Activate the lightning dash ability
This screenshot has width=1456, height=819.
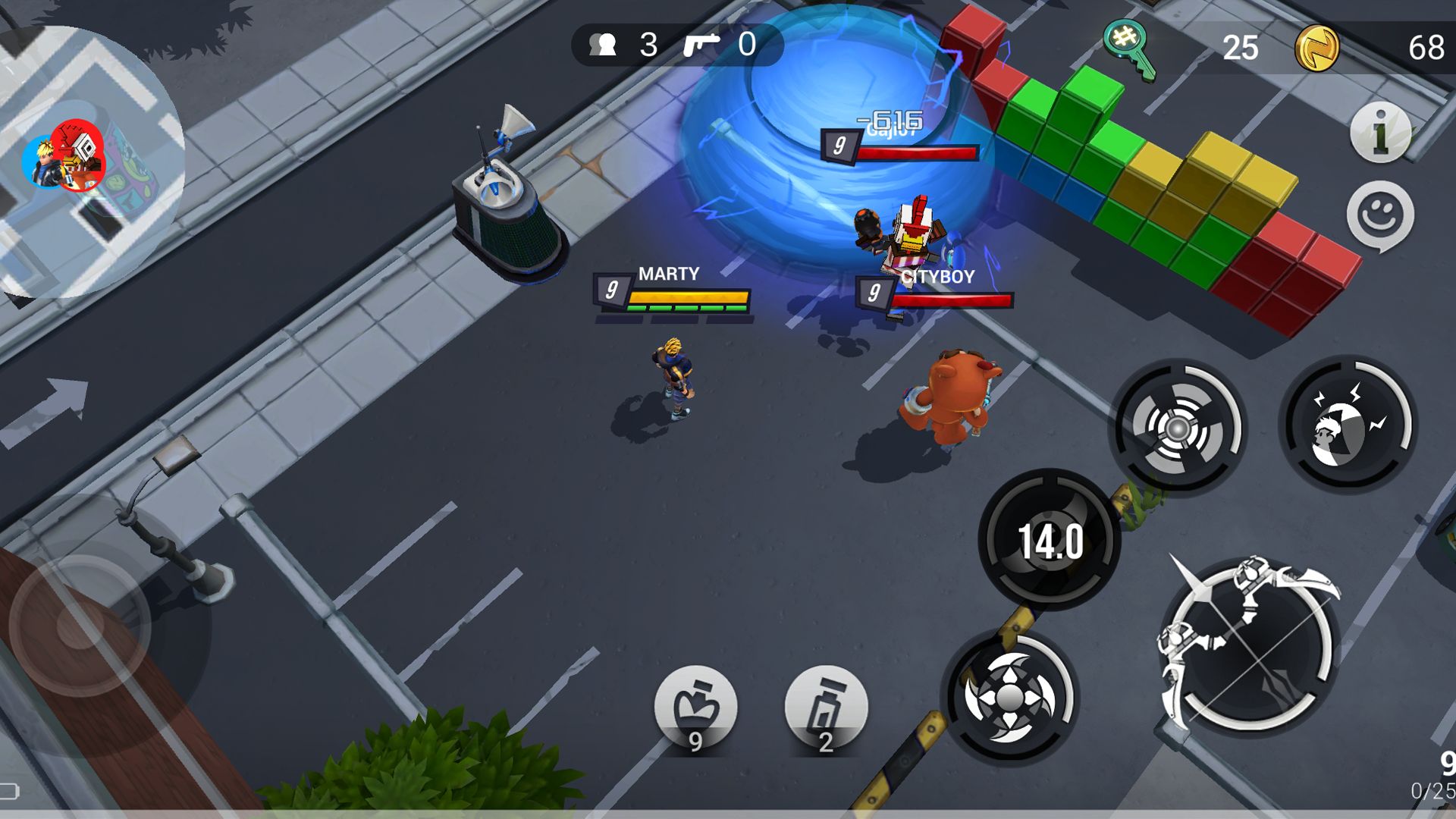click(1348, 425)
